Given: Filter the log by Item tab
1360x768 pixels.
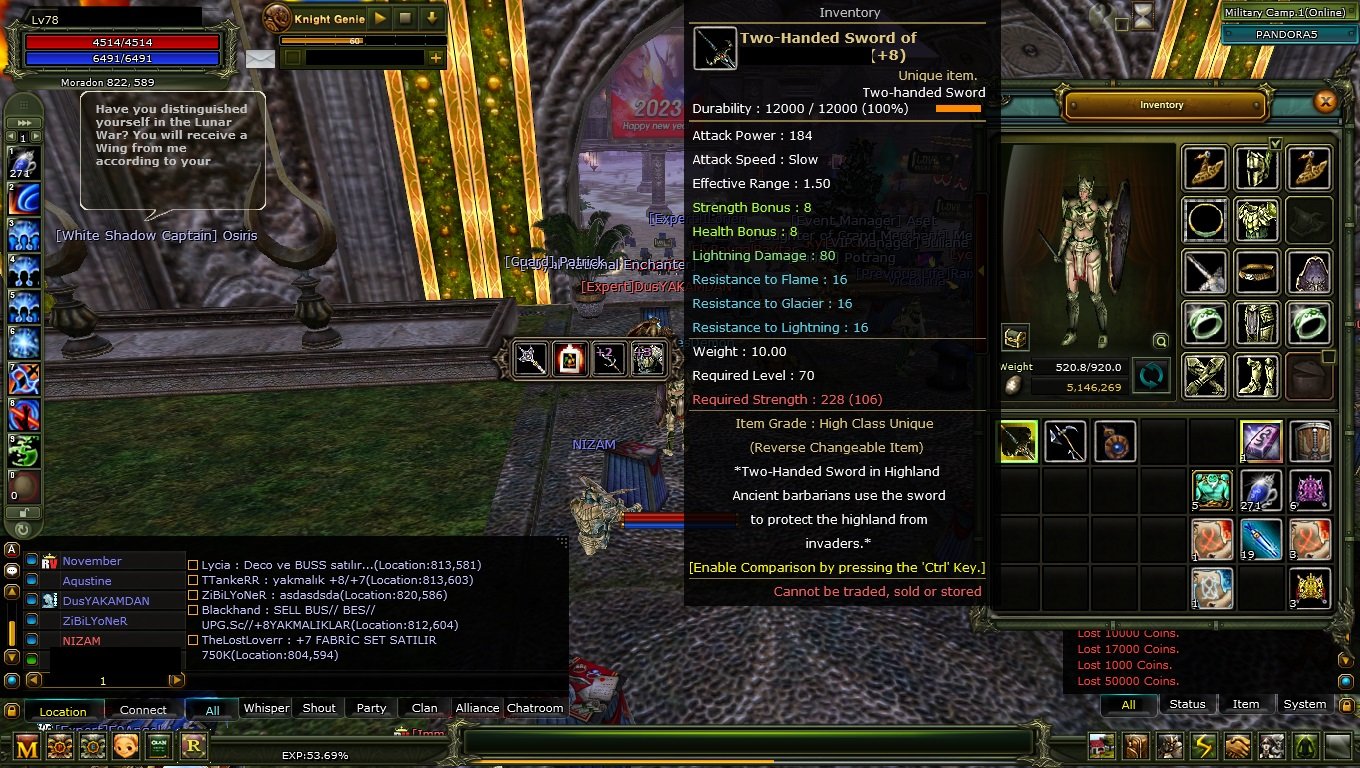Looking at the screenshot, I should (1246, 704).
